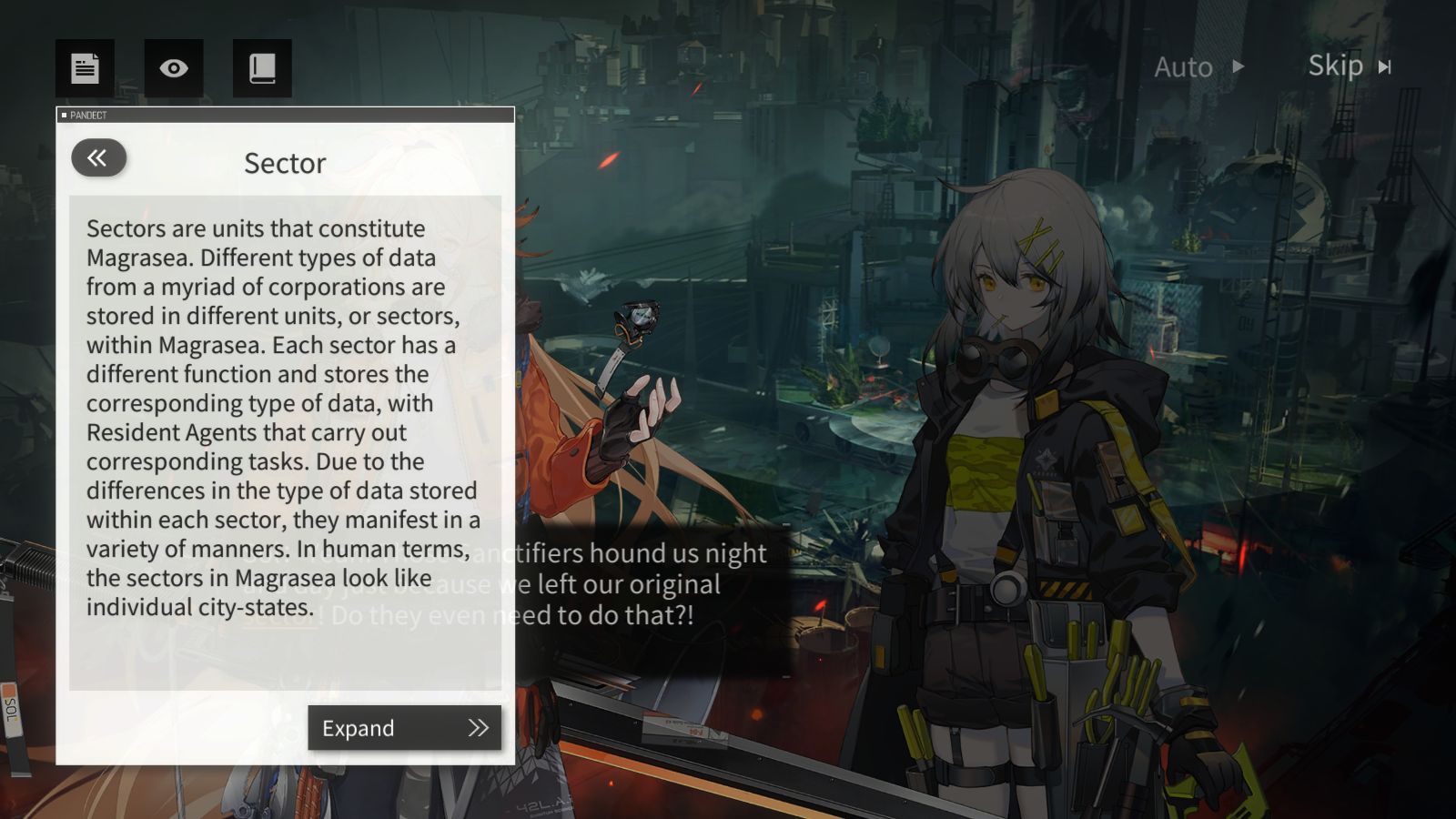Enable Auto dialogue playback
This screenshot has width=1456, height=819.
1198,67
